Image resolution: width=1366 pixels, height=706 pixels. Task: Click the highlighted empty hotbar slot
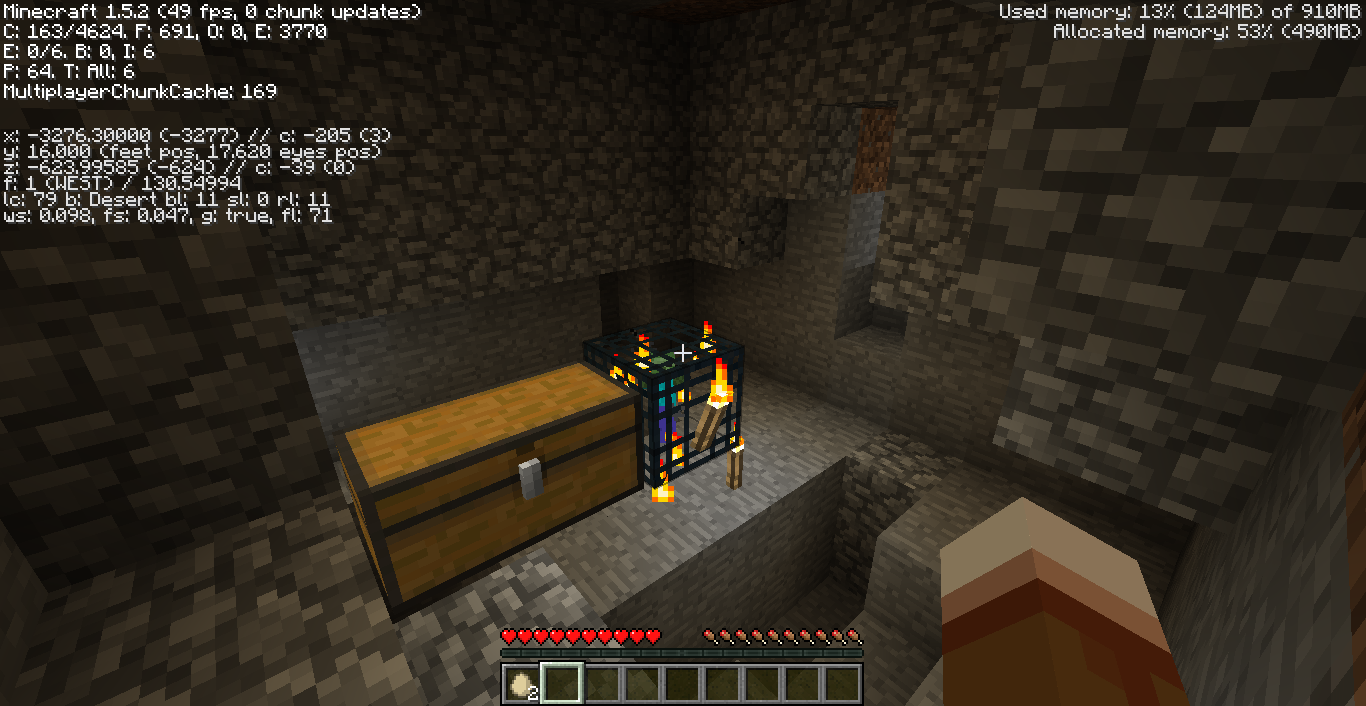coord(561,684)
